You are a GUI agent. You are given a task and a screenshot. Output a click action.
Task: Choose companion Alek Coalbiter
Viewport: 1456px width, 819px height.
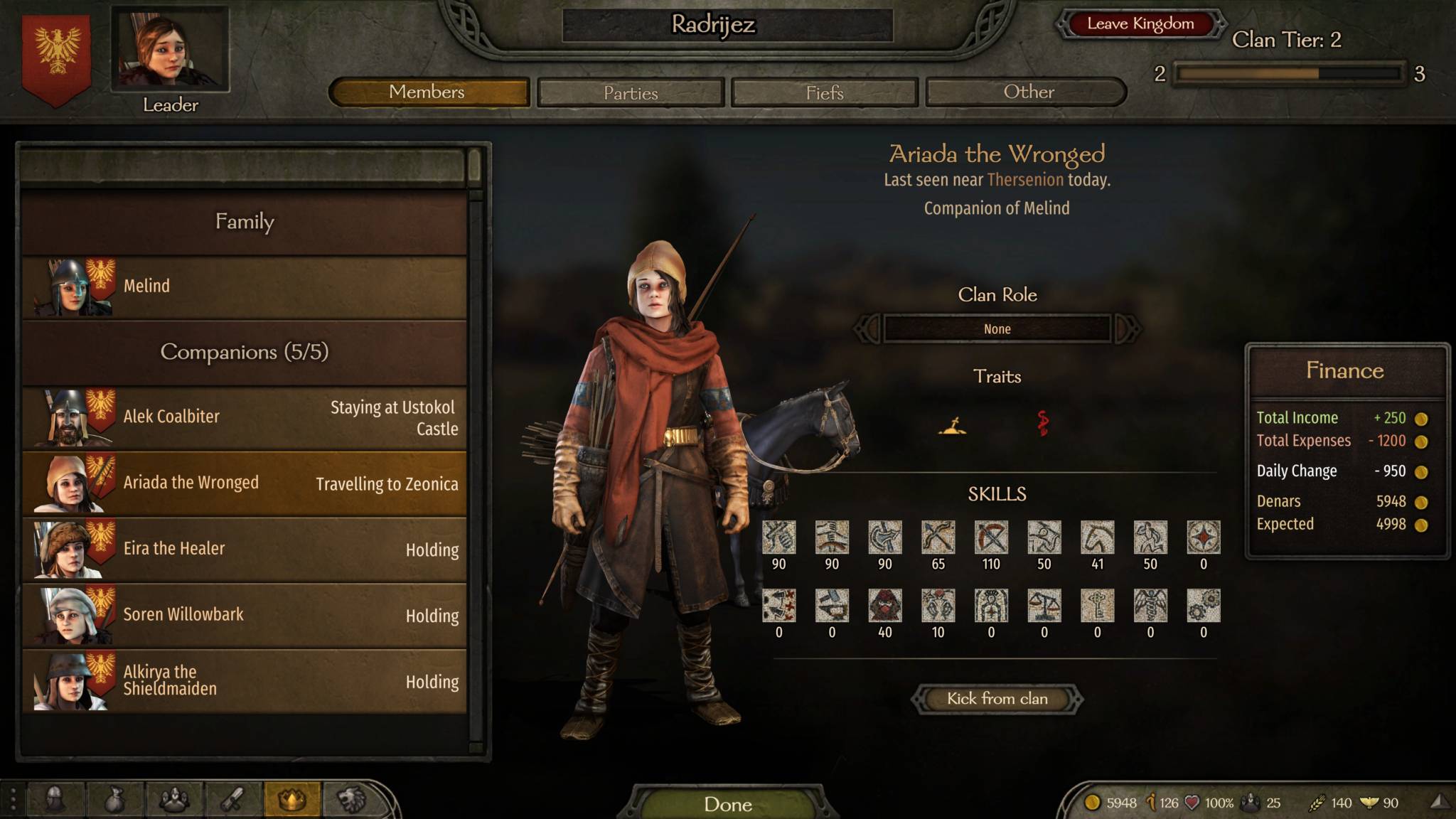244,417
